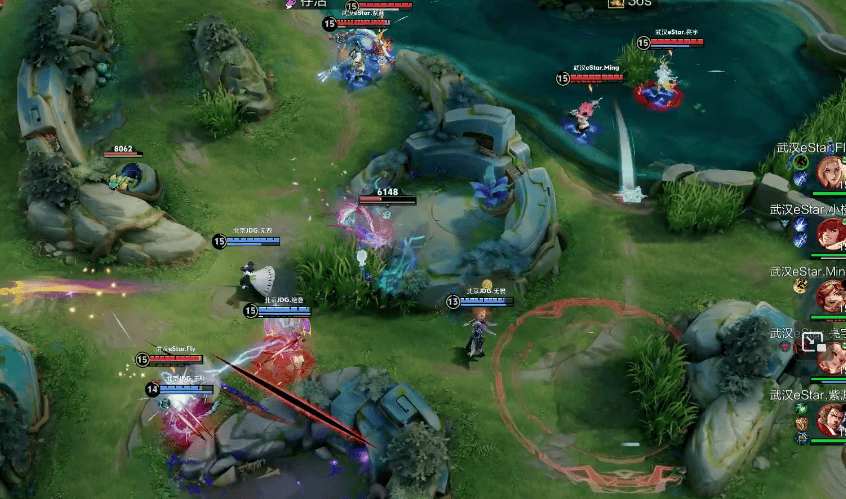Viewport: 846px width, 499px height.
Task: Choose the 武汉eStar.小 player portrait
Action: (x=832, y=234)
